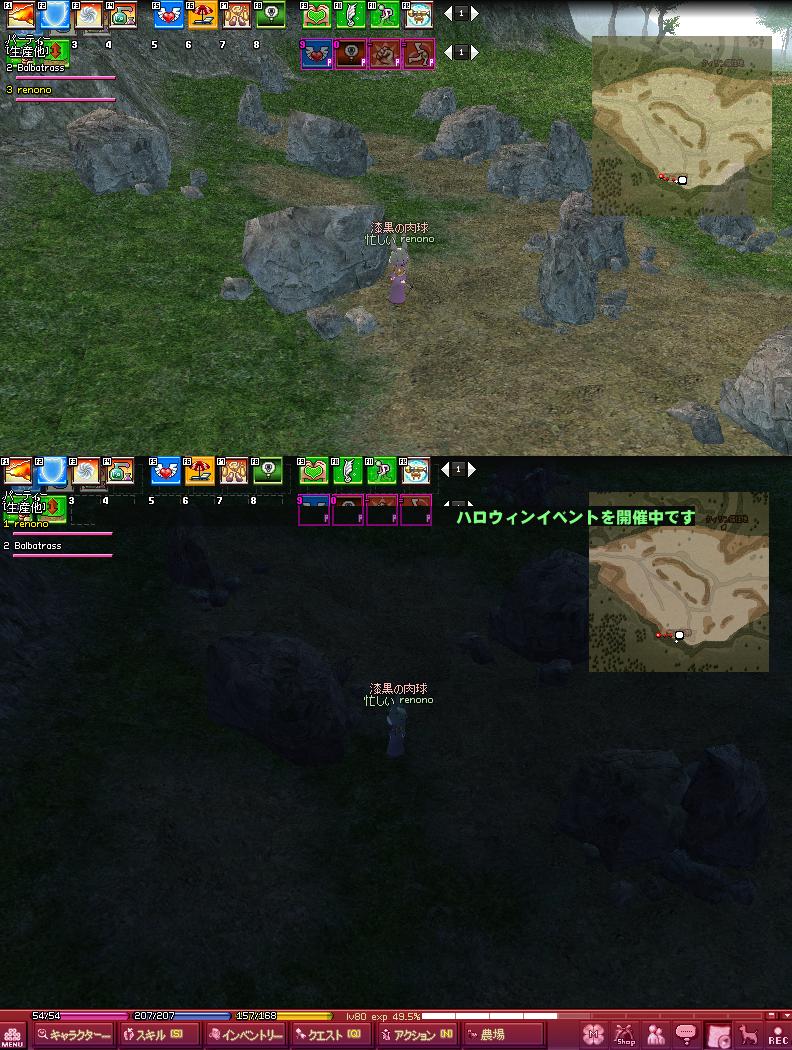Open the two-people friends icon
This screenshot has height=1050, width=792.
point(656,1035)
